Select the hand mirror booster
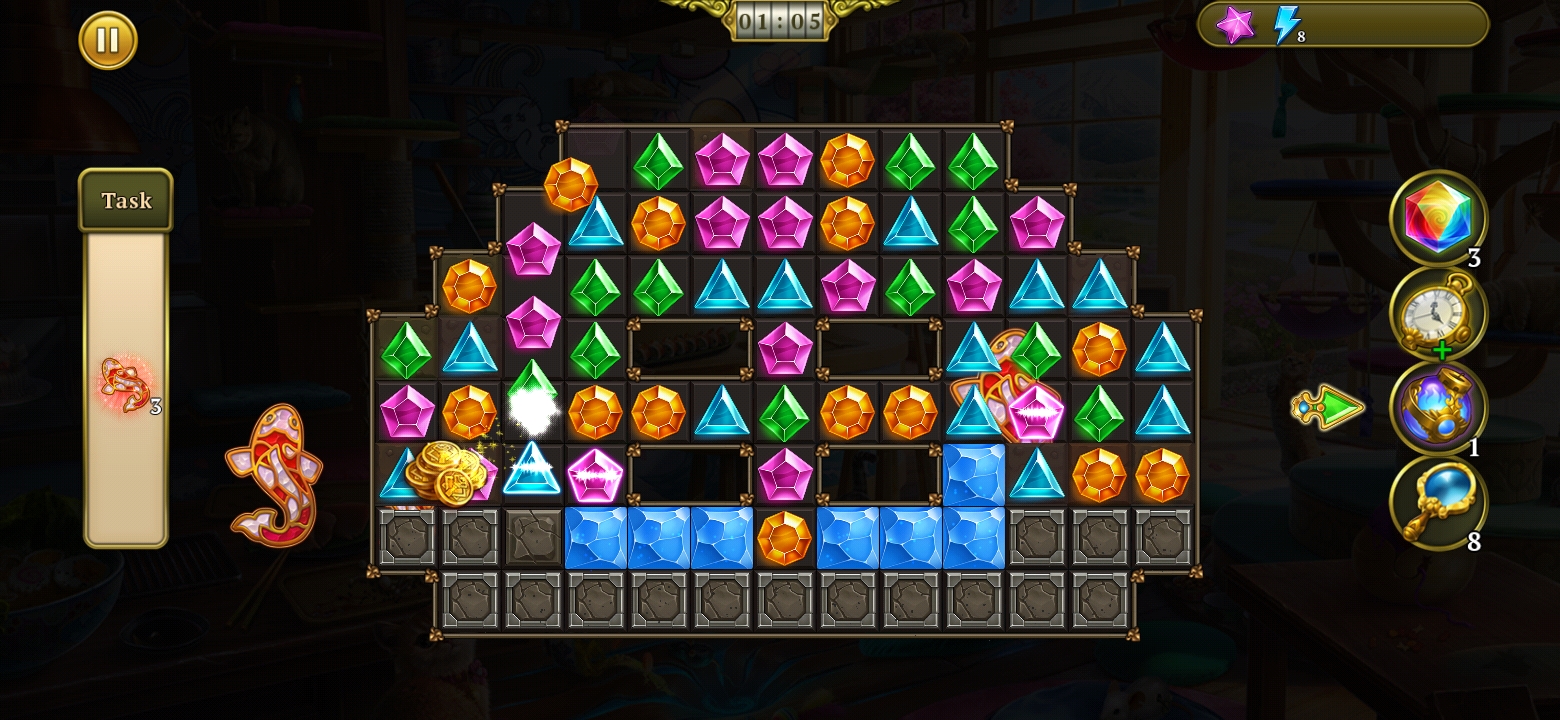1560x720 pixels. coord(1438,502)
